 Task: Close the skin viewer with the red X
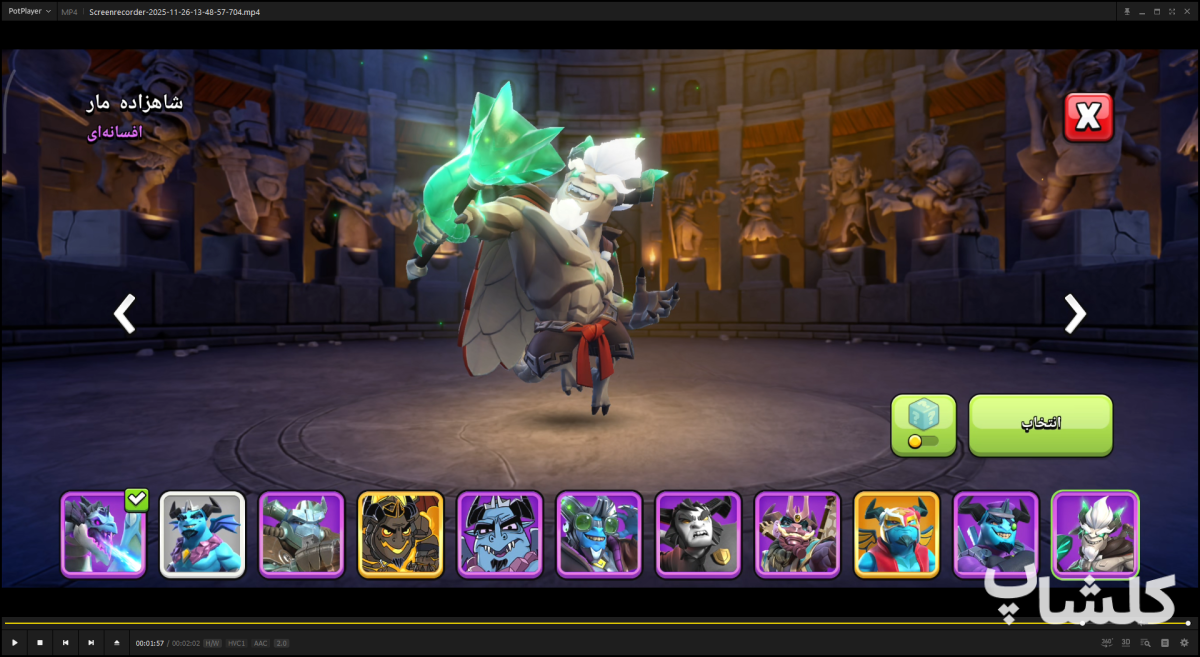click(x=1088, y=118)
